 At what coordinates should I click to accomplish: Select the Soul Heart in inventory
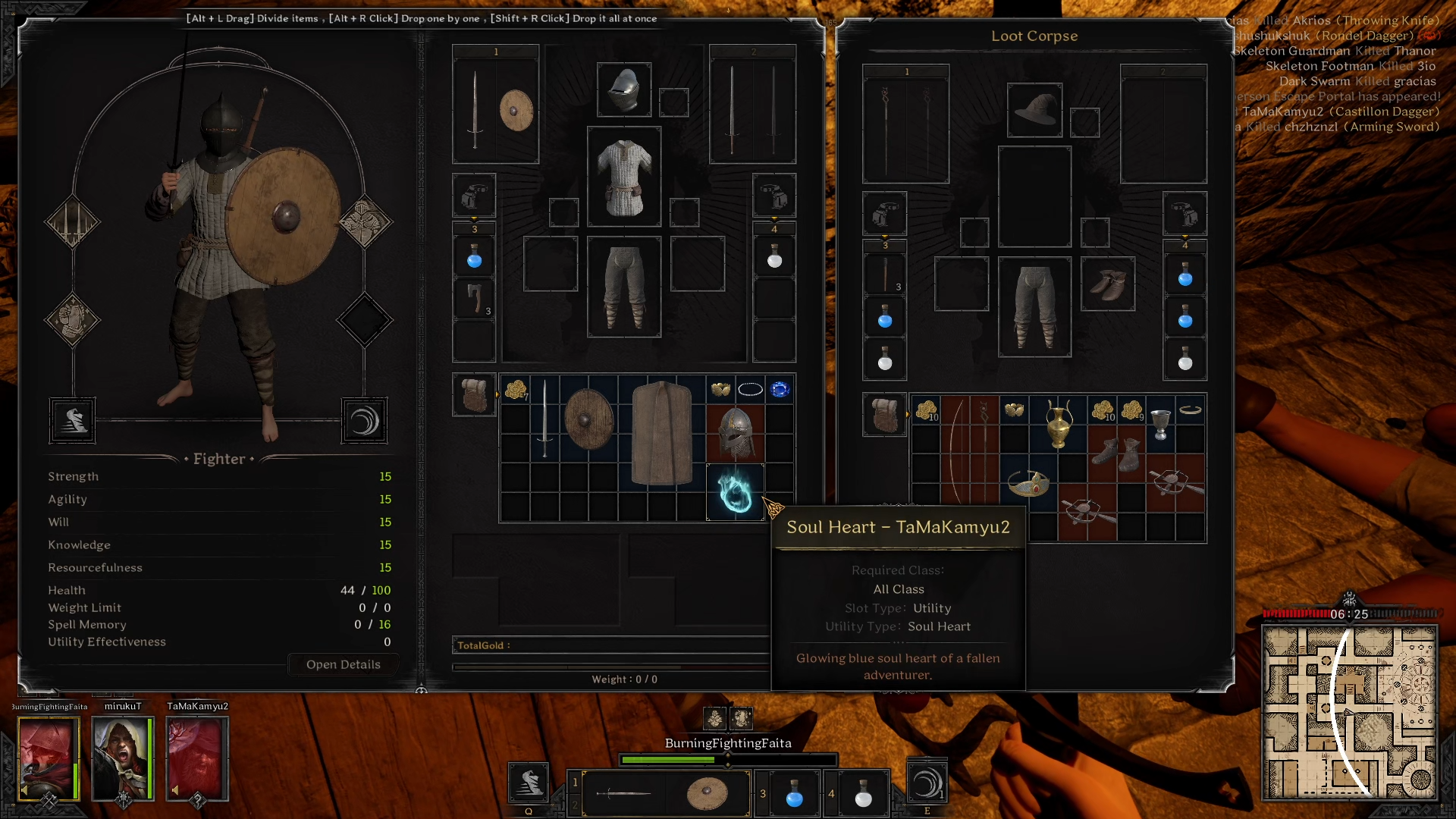735,492
